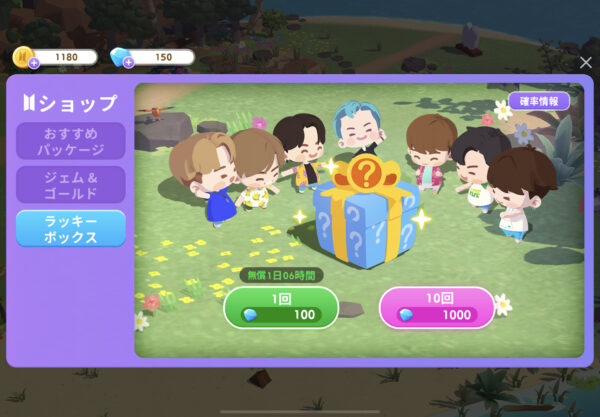
Task: Show the 確率情報 drop rates
Action: point(539,101)
